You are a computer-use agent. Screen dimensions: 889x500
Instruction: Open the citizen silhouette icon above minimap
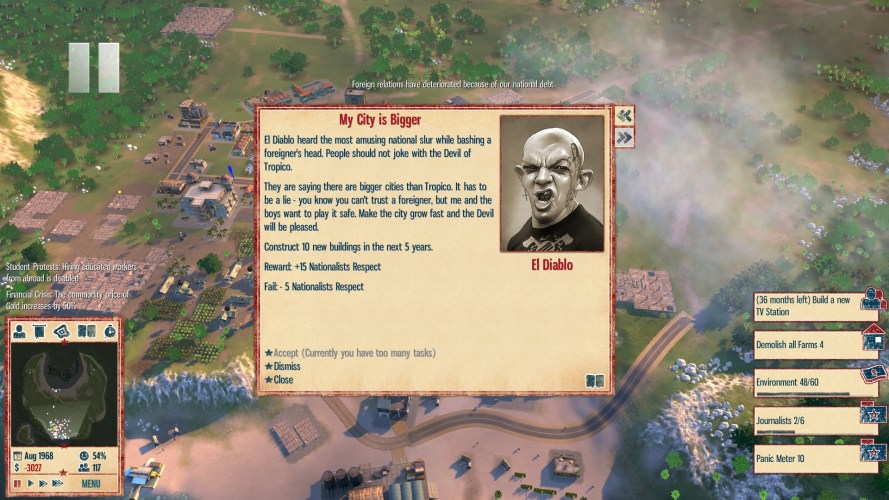(20, 331)
